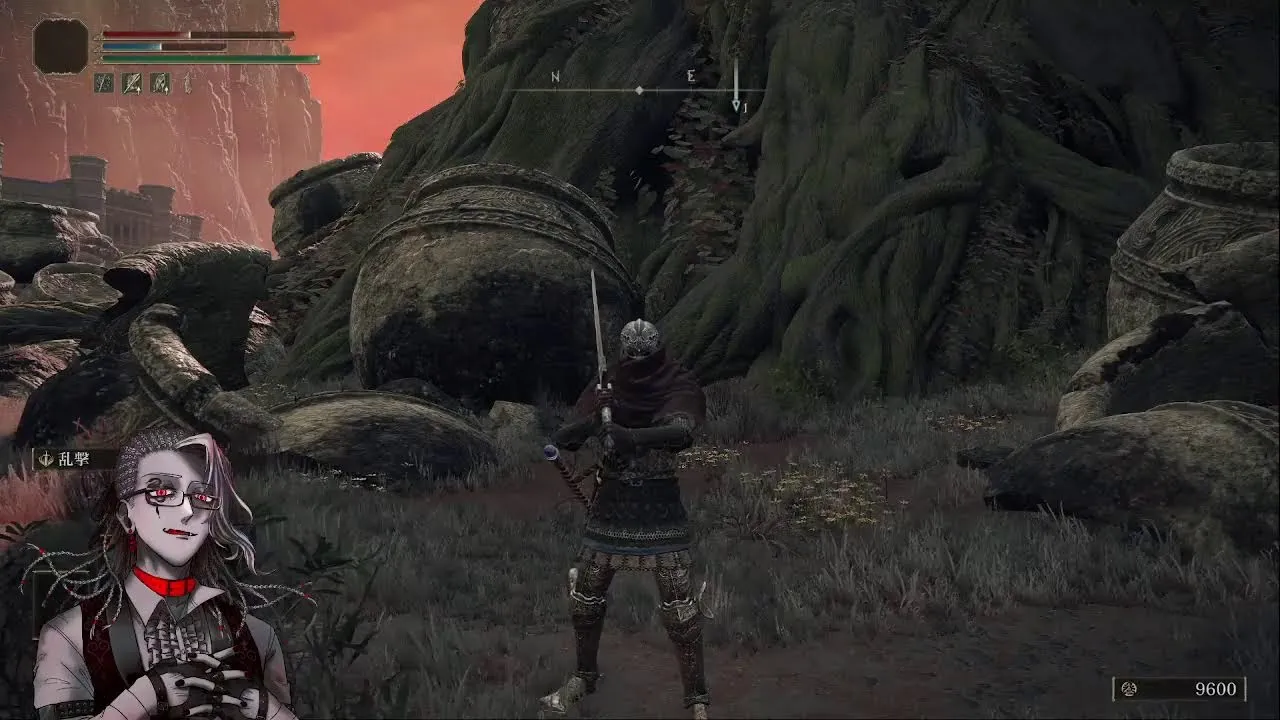Click the compass bar's diamond center marker
This screenshot has width=1280, height=720.
[x=640, y=91]
